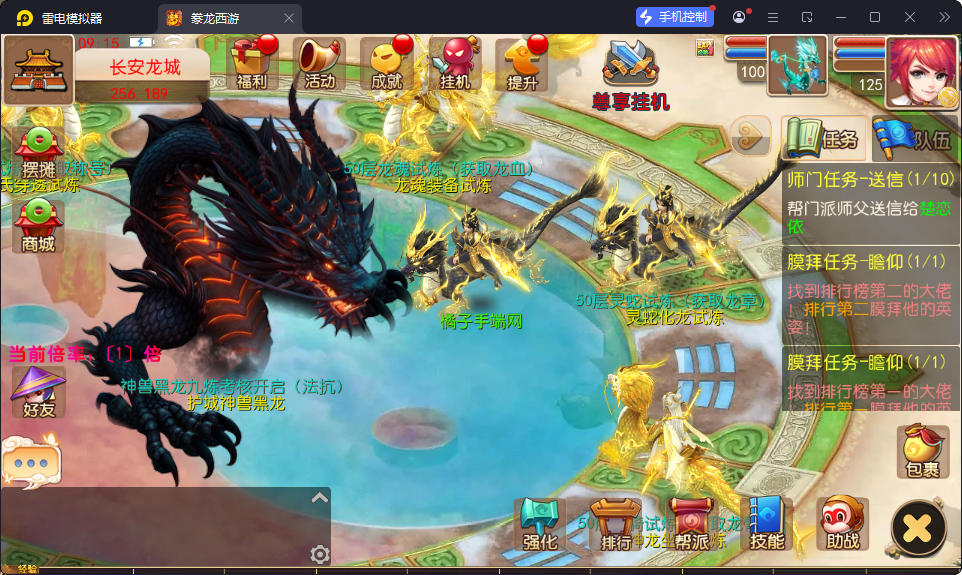Open the chat speech bubble
The image size is (962, 575).
(31, 464)
